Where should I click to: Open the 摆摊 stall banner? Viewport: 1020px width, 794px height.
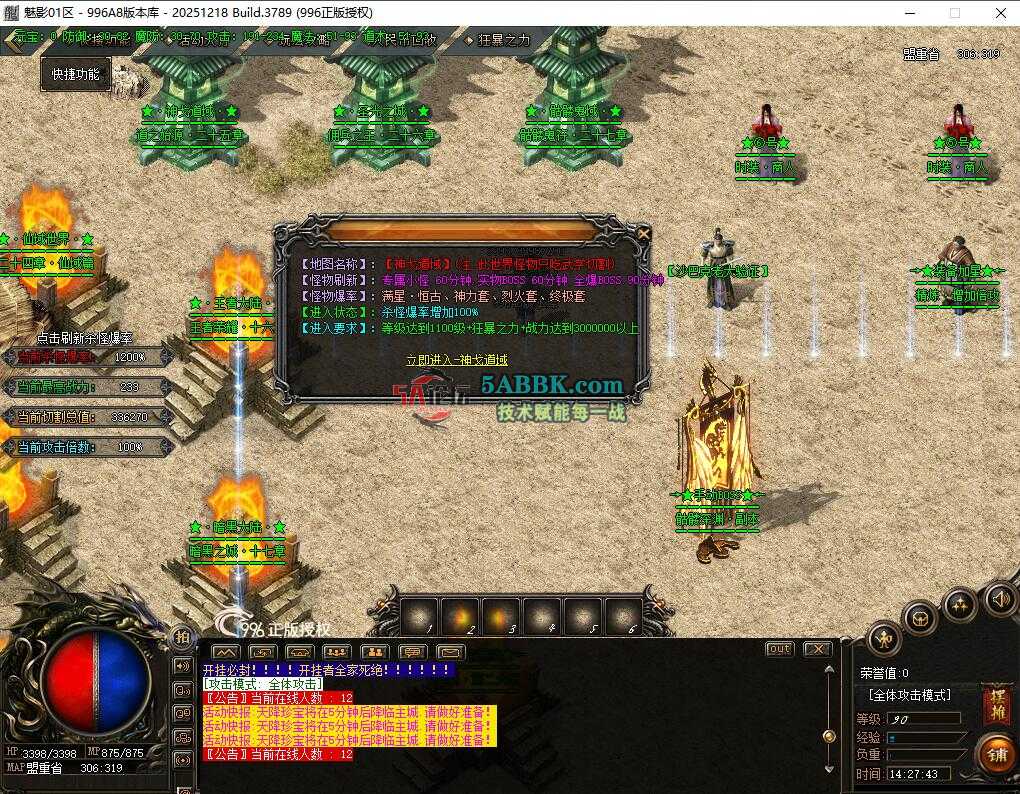(996, 704)
